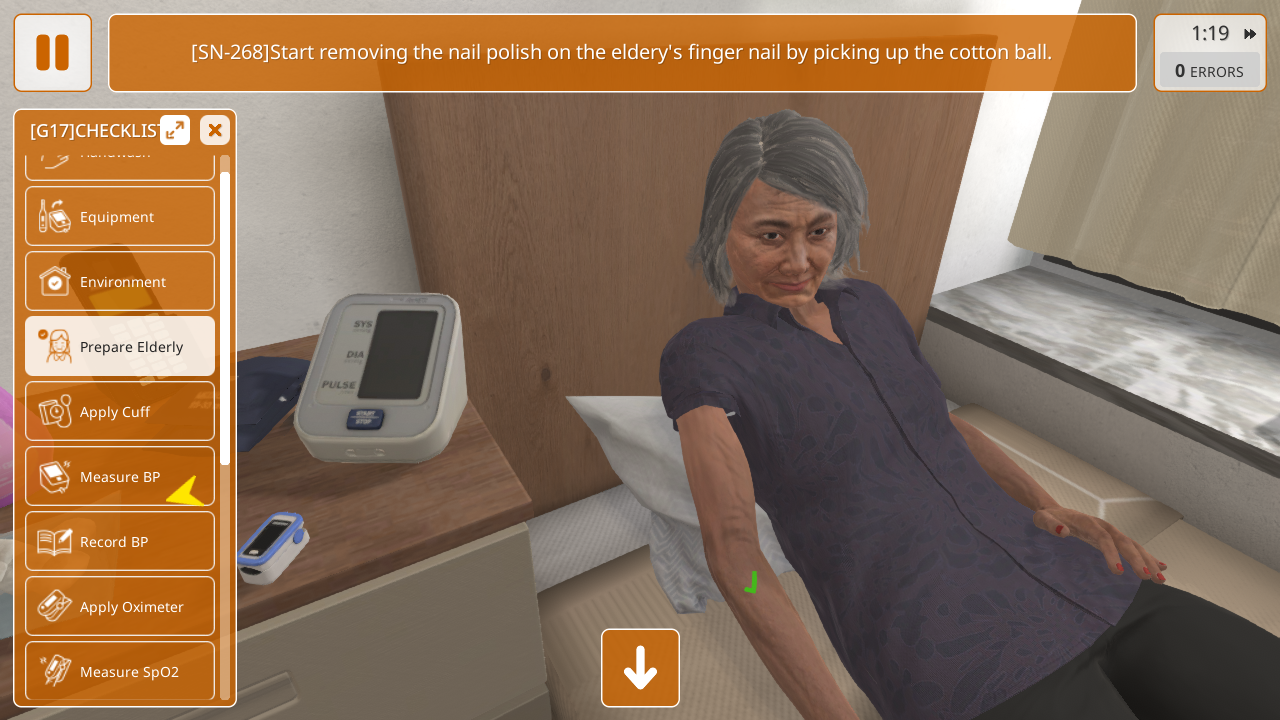1280x720 pixels.
Task: Expand the checklist panel
Action: pos(175,130)
